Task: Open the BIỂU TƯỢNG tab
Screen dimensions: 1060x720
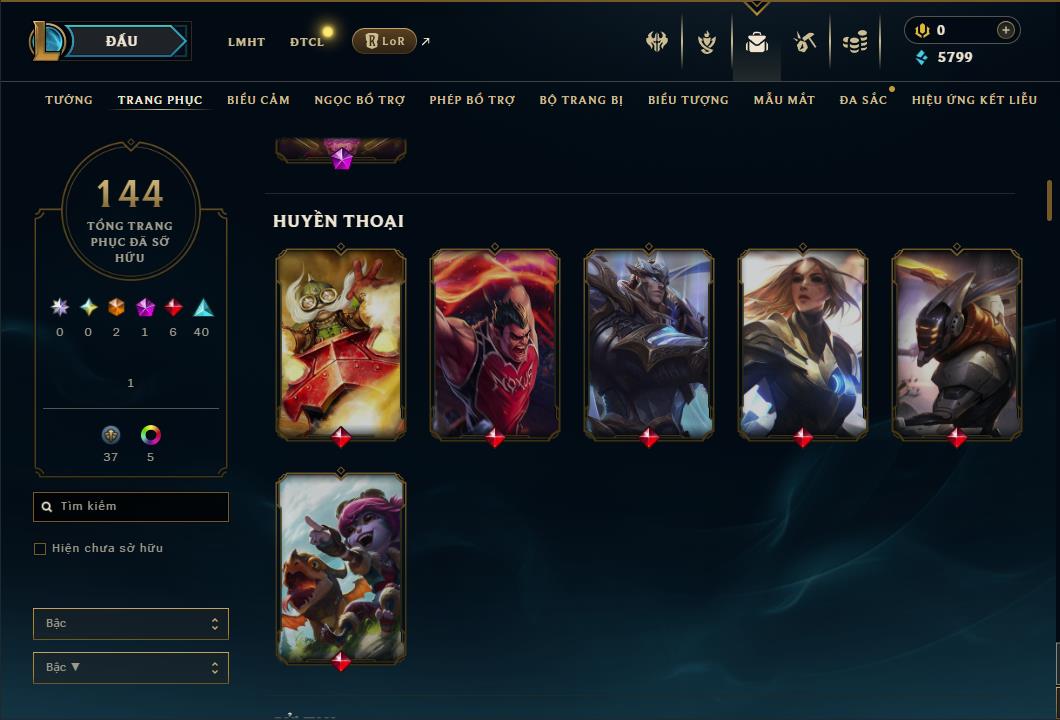Action: [688, 100]
